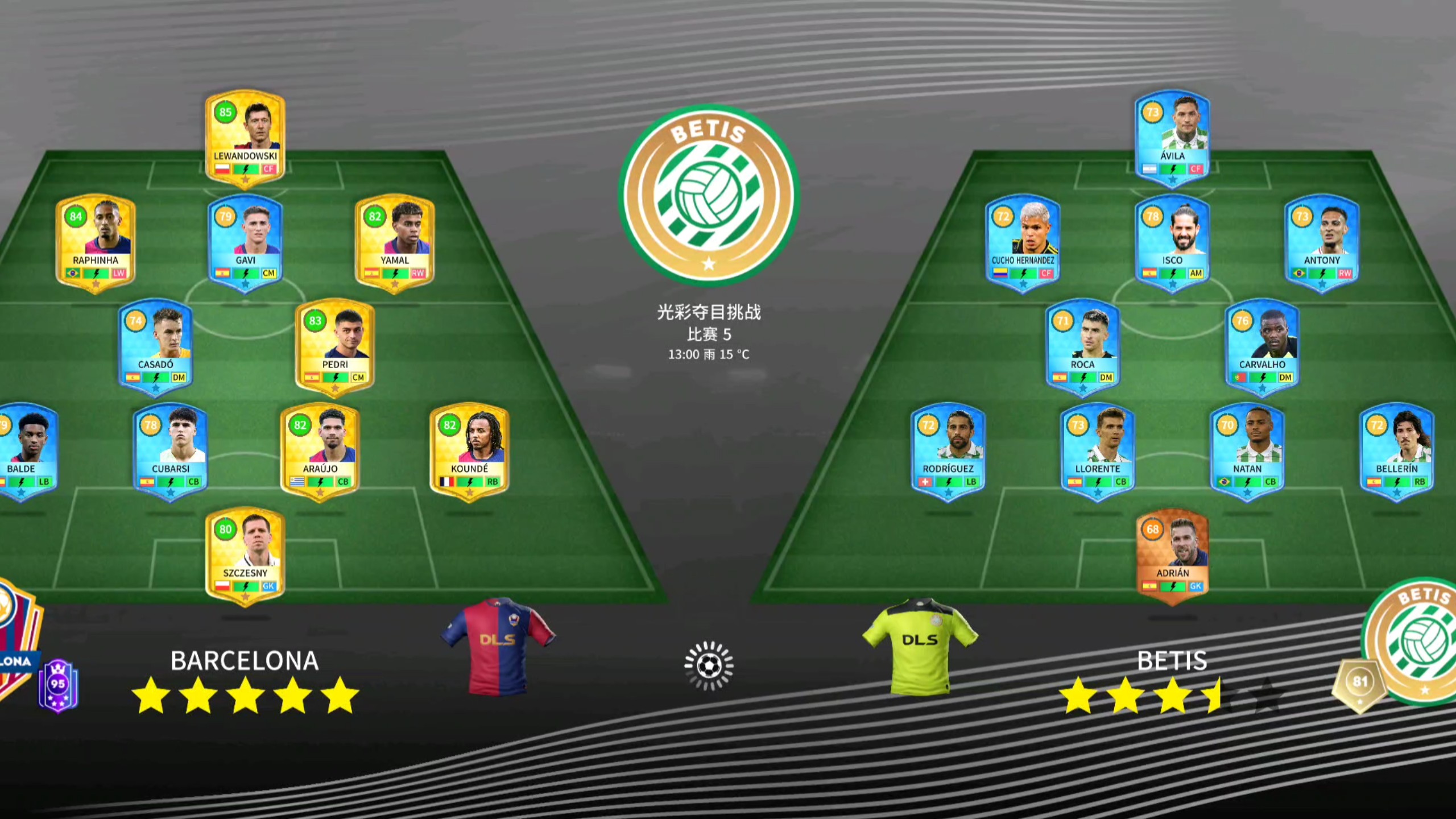Image resolution: width=1456 pixels, height=819 pixels.
Task: Click the large Betis crest
Action: coord(709,195)
